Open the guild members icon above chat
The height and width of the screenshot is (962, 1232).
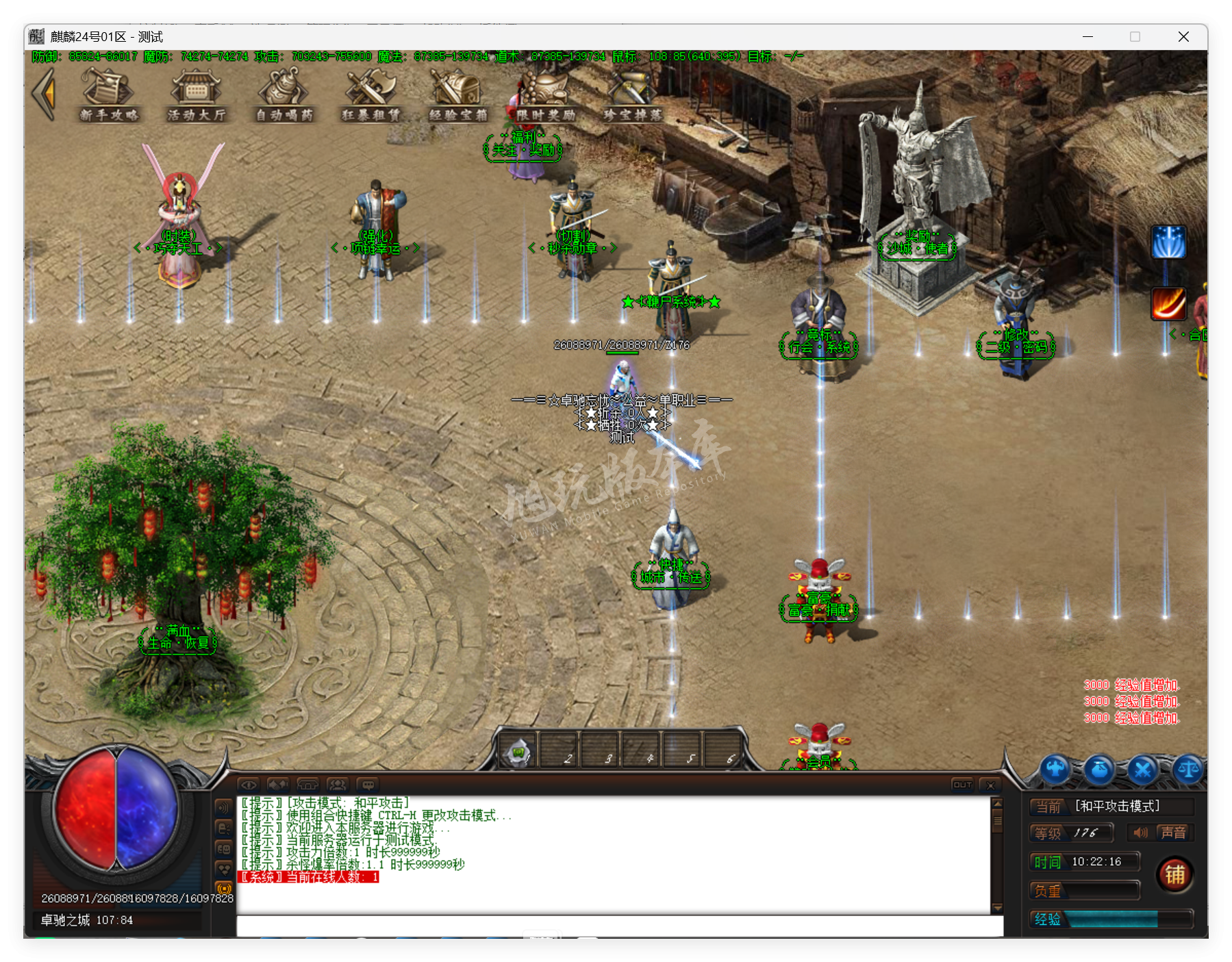point(338,785)
